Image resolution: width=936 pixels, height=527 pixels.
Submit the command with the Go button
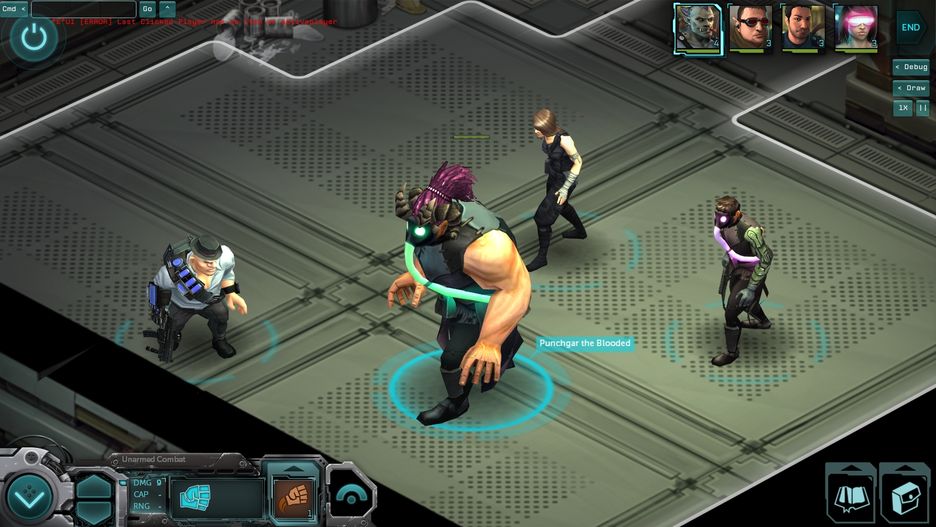[147, 9]
